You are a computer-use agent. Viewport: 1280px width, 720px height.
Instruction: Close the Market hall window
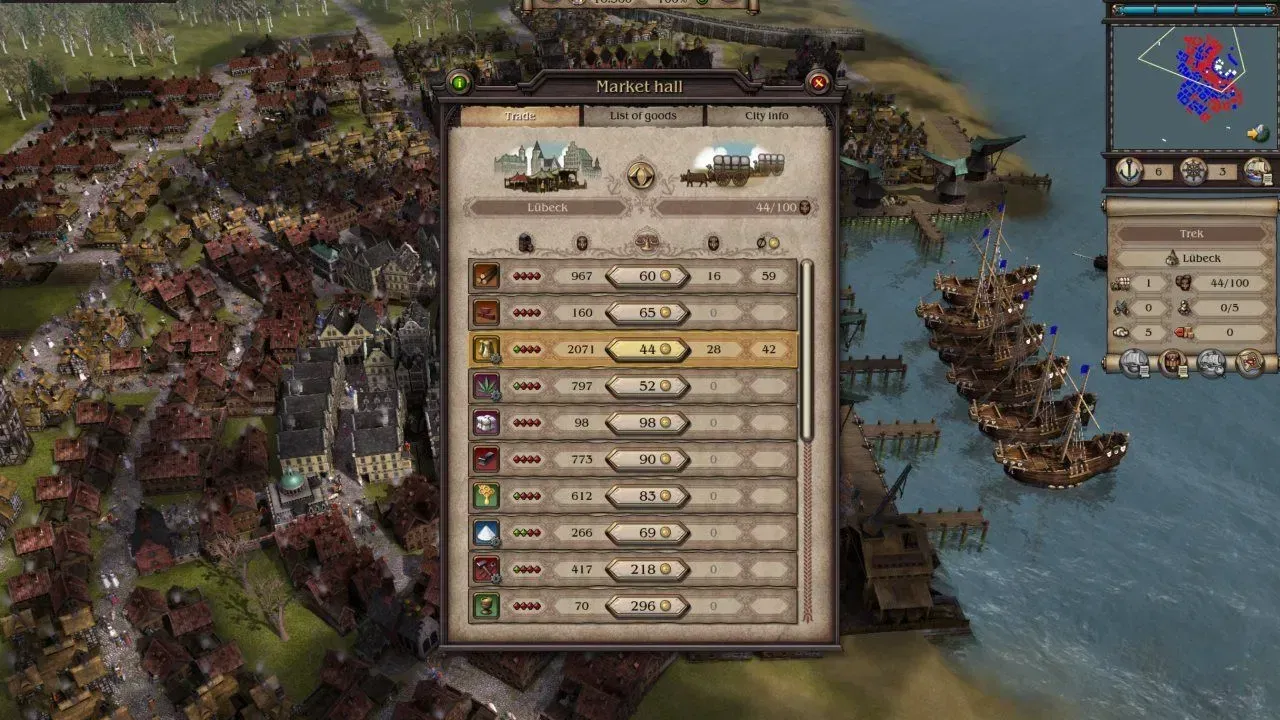coord(818,83)
